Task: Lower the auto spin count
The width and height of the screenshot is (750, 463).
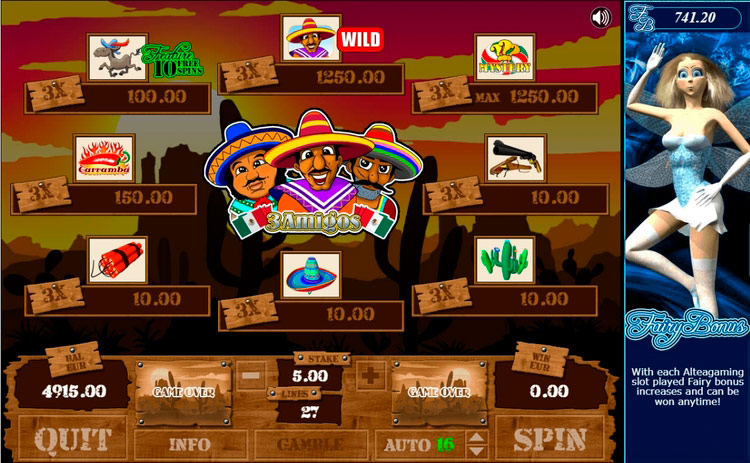Action: point(476,450)
